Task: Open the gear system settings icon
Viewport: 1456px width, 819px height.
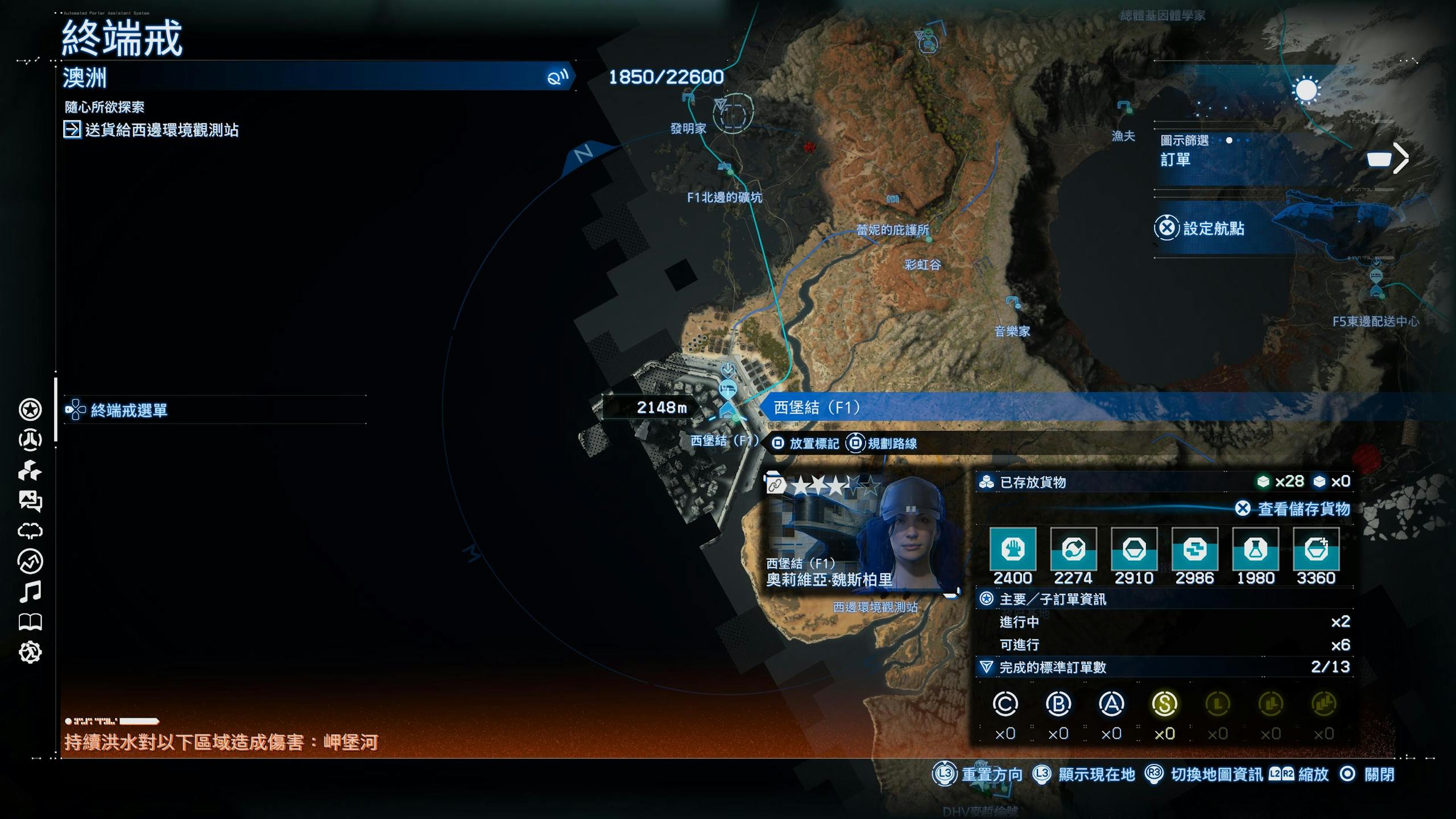Action: [30, 652]
